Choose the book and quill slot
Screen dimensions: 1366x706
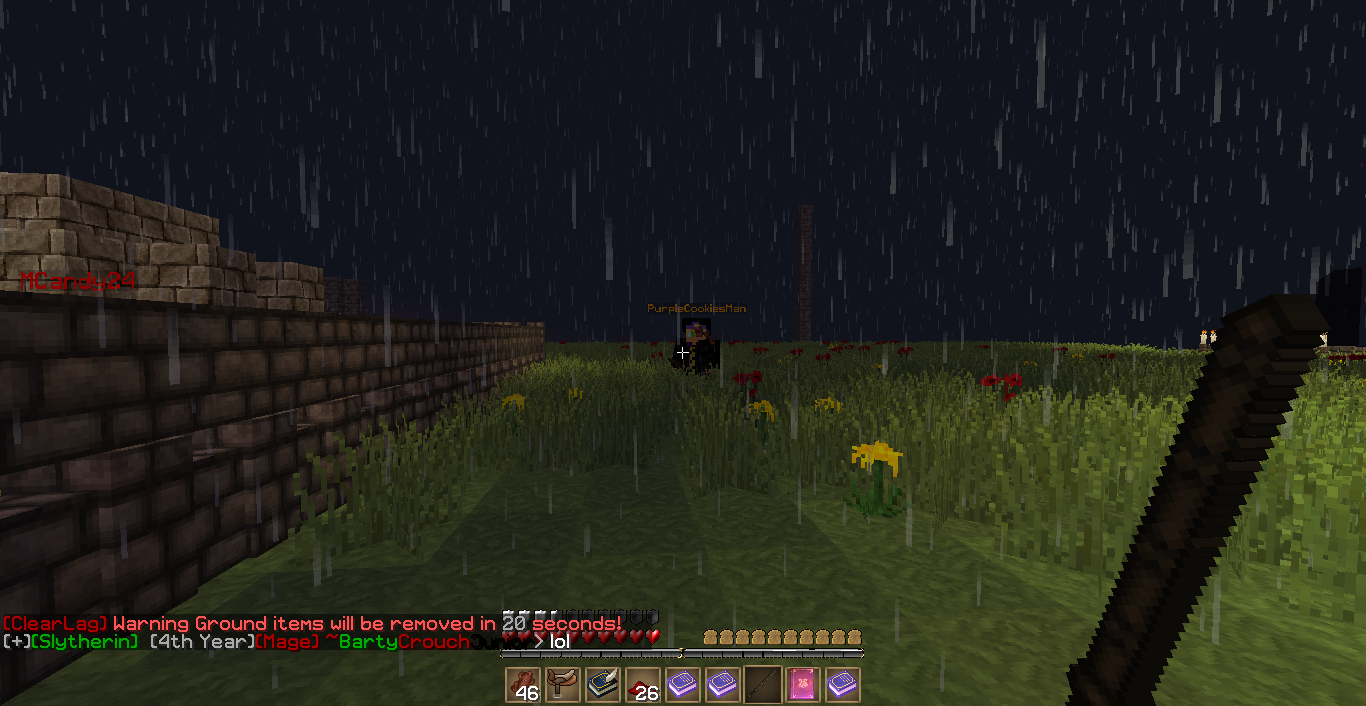pyautogui.click(x=603, y=685)
